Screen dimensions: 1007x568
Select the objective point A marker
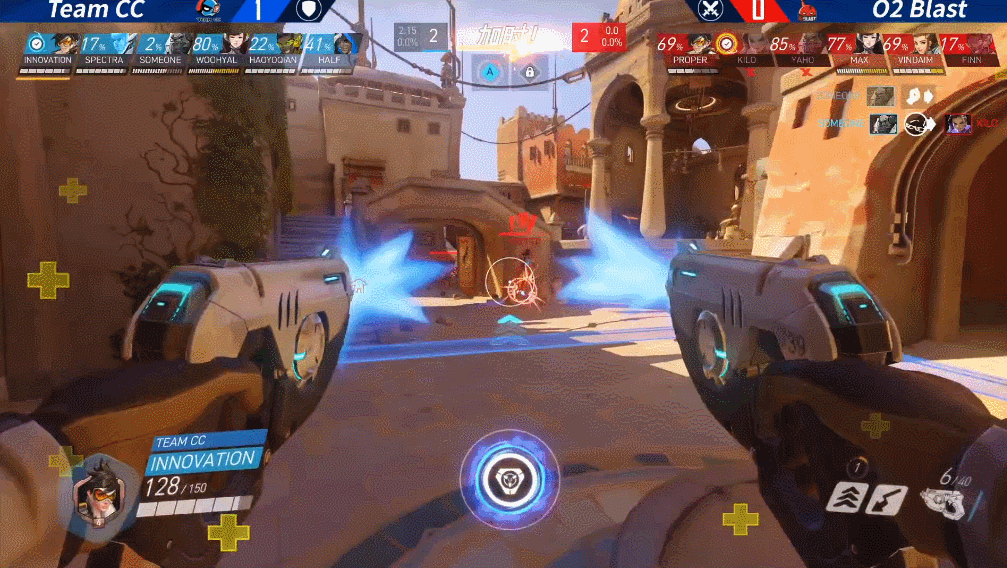490,71
